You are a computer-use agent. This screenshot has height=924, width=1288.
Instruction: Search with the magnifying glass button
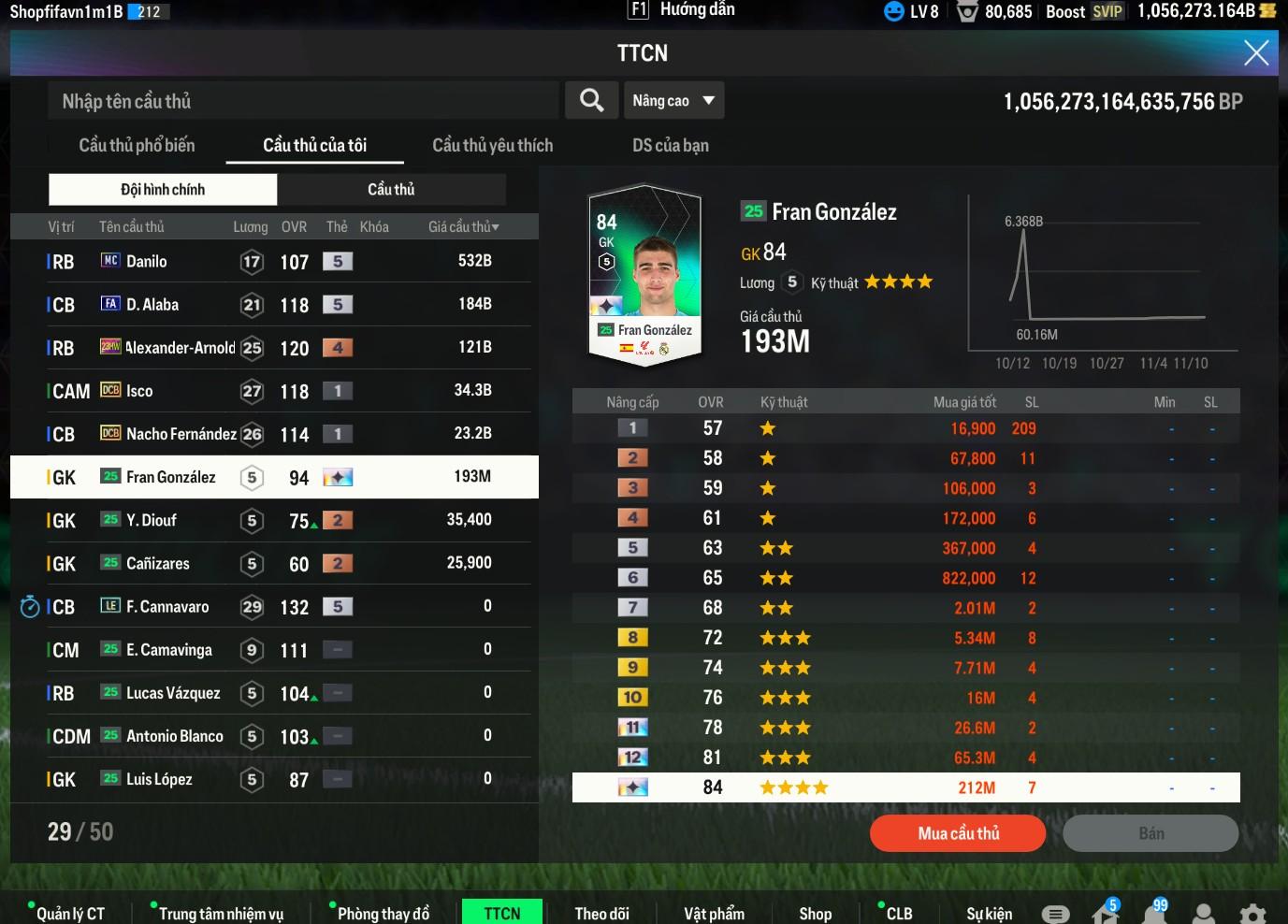(591, 101)
